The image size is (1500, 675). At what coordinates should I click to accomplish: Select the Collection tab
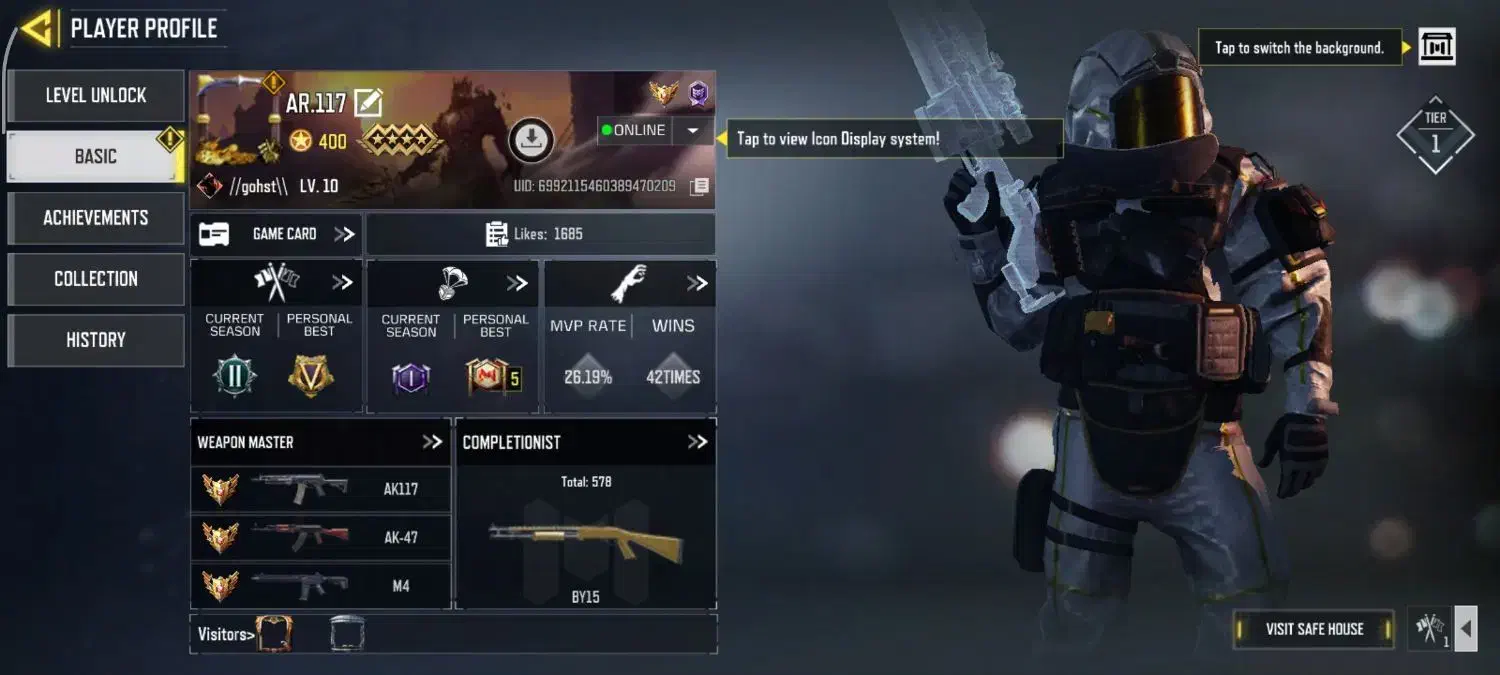[96, 279]
